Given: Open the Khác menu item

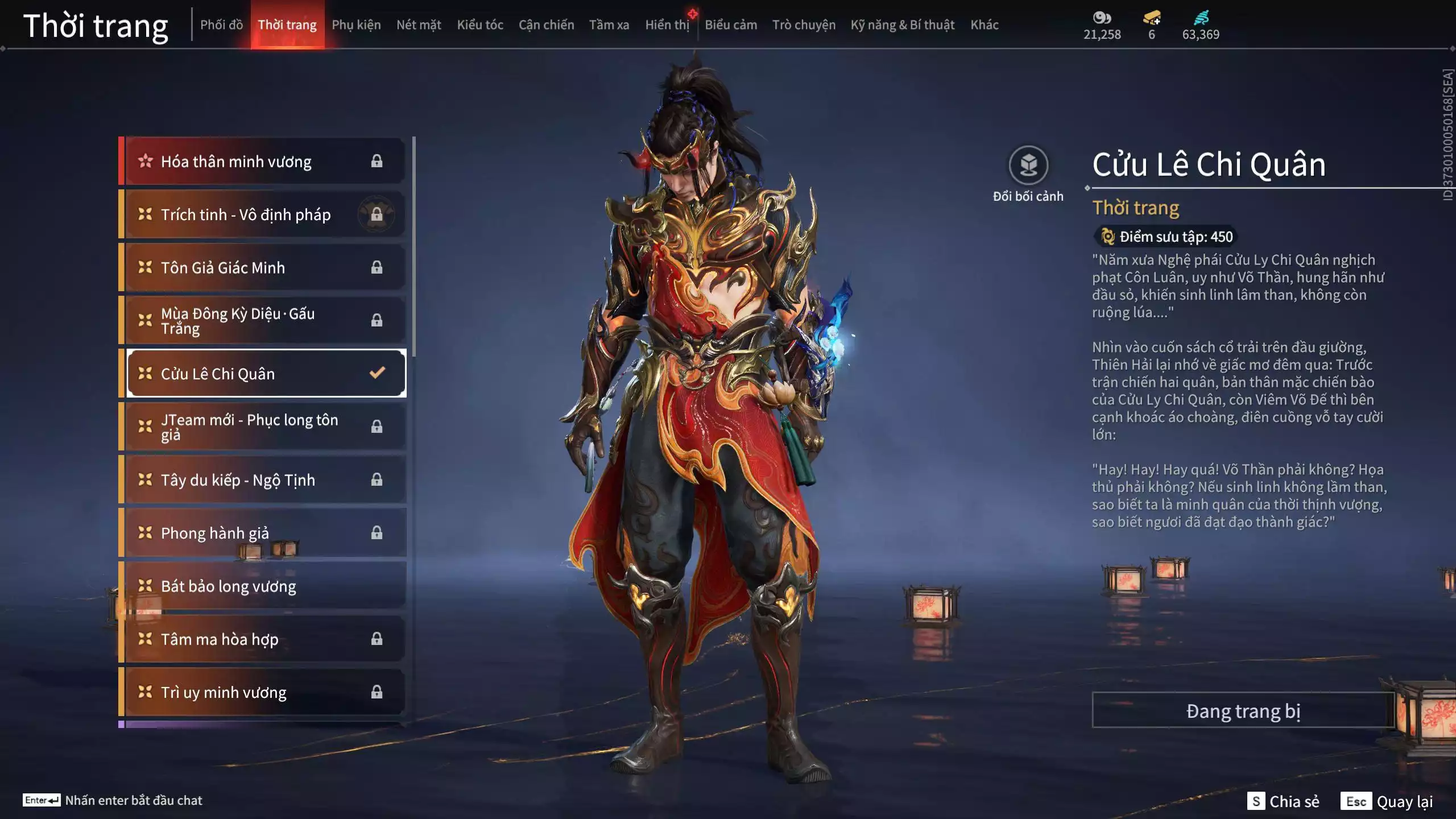Looking at the screenshot, I should pos(986,25).
